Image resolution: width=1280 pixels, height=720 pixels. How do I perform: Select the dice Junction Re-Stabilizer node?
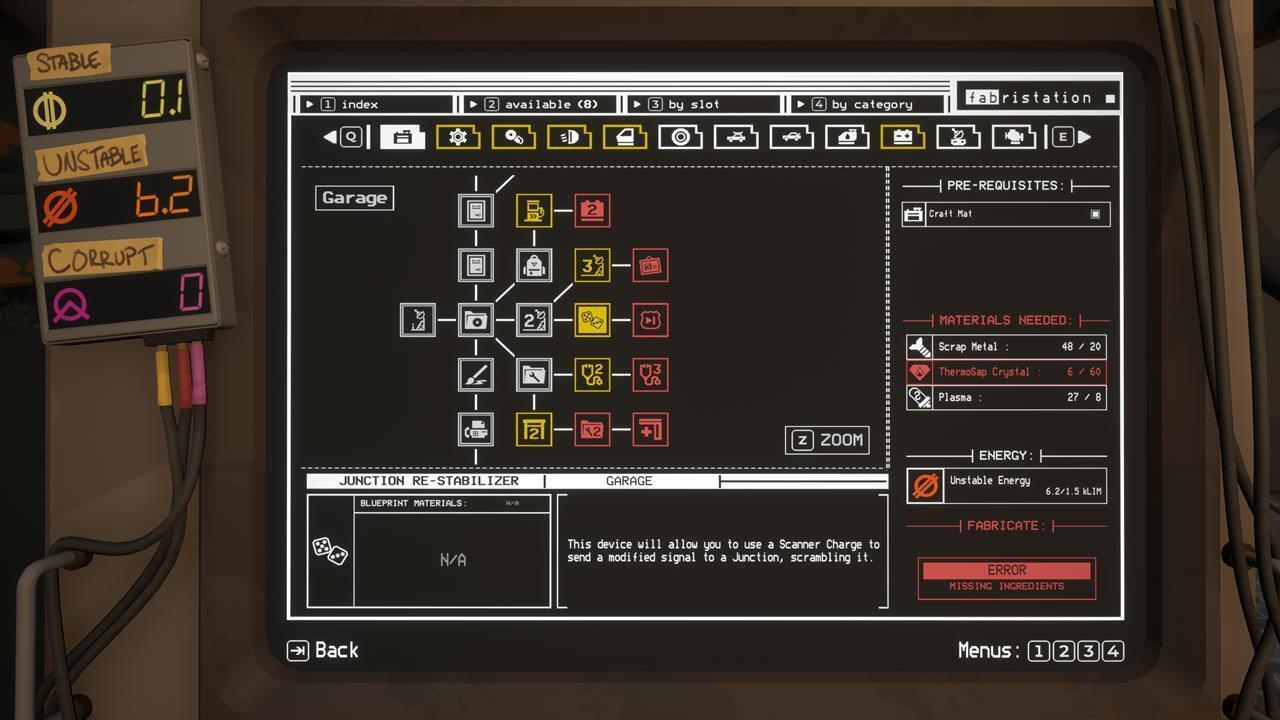(x=593, y=319)
